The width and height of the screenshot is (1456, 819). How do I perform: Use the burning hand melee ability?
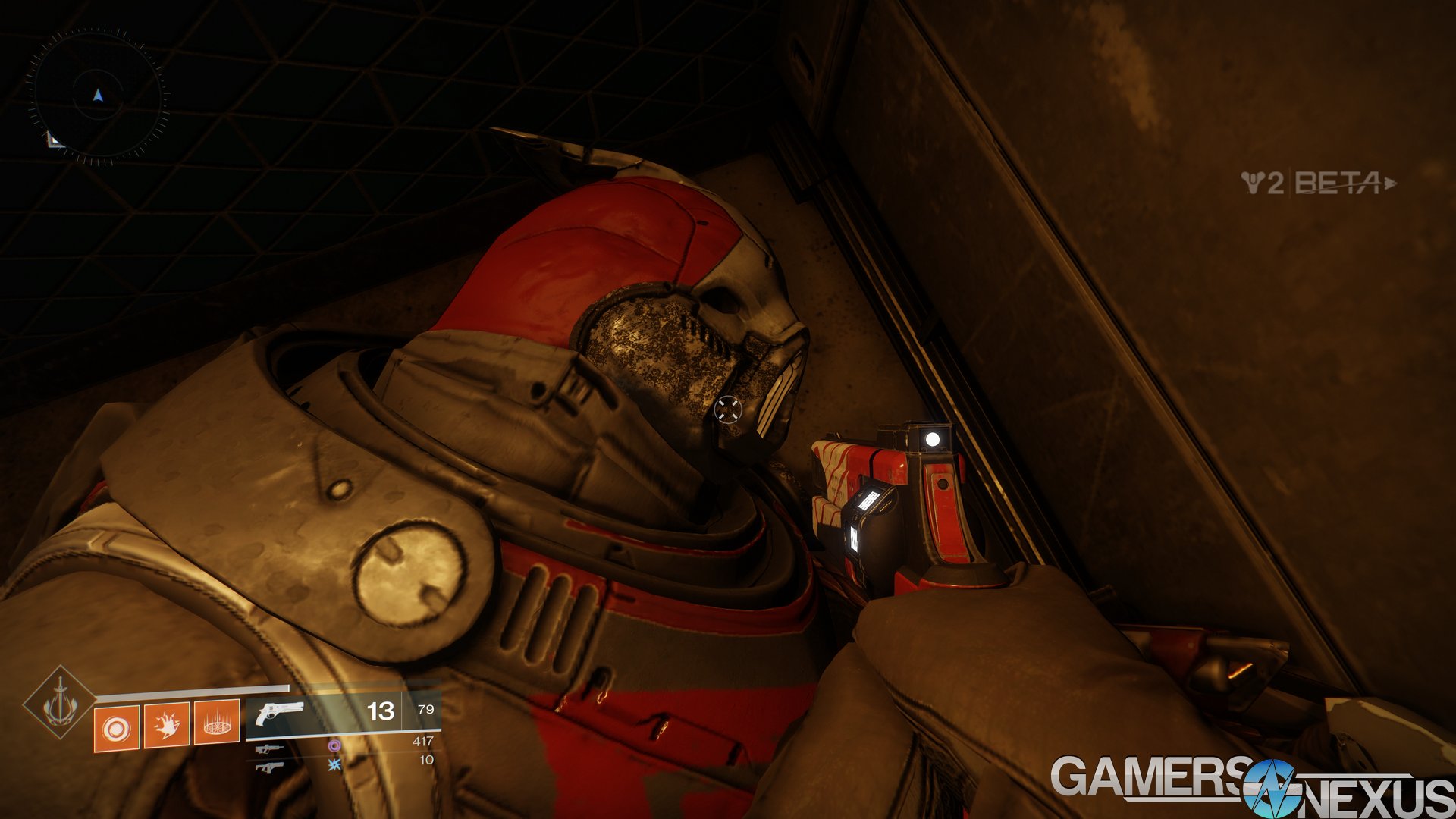click(166, 725)
